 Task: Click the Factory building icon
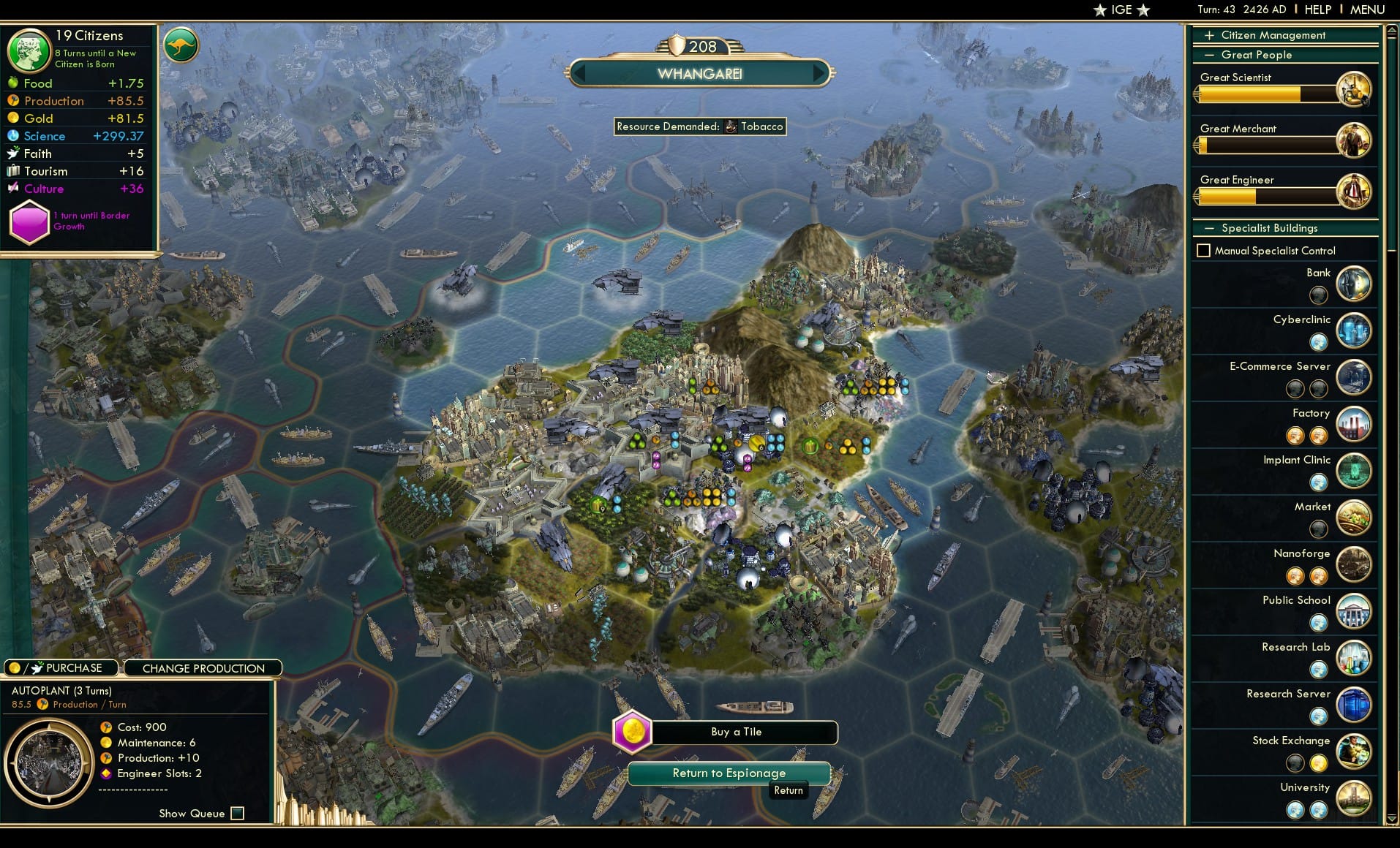click(1354, 424)
